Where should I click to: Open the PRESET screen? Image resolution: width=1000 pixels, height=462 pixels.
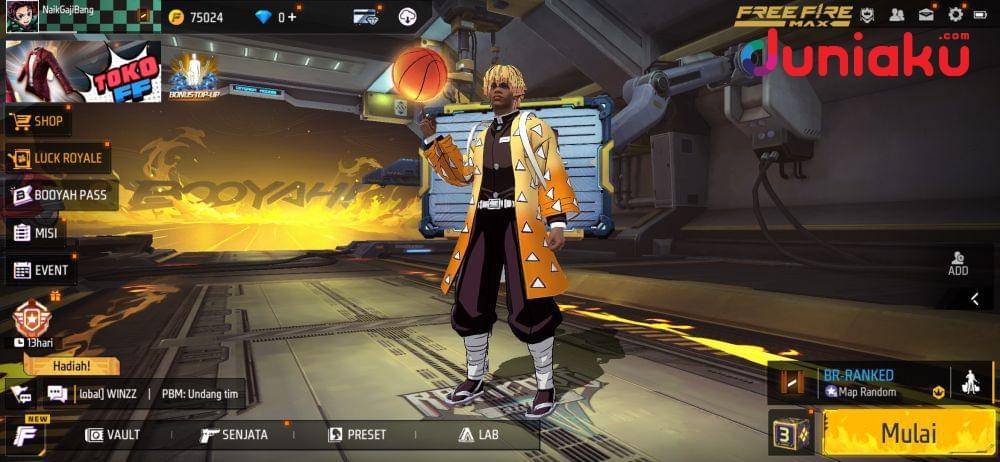pos(357,435)
